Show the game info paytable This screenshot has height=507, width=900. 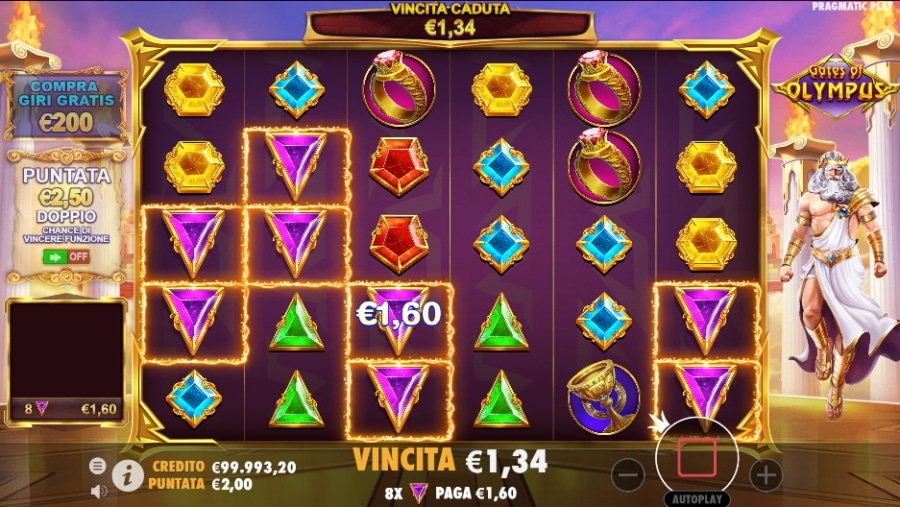[x=126, y=475]
